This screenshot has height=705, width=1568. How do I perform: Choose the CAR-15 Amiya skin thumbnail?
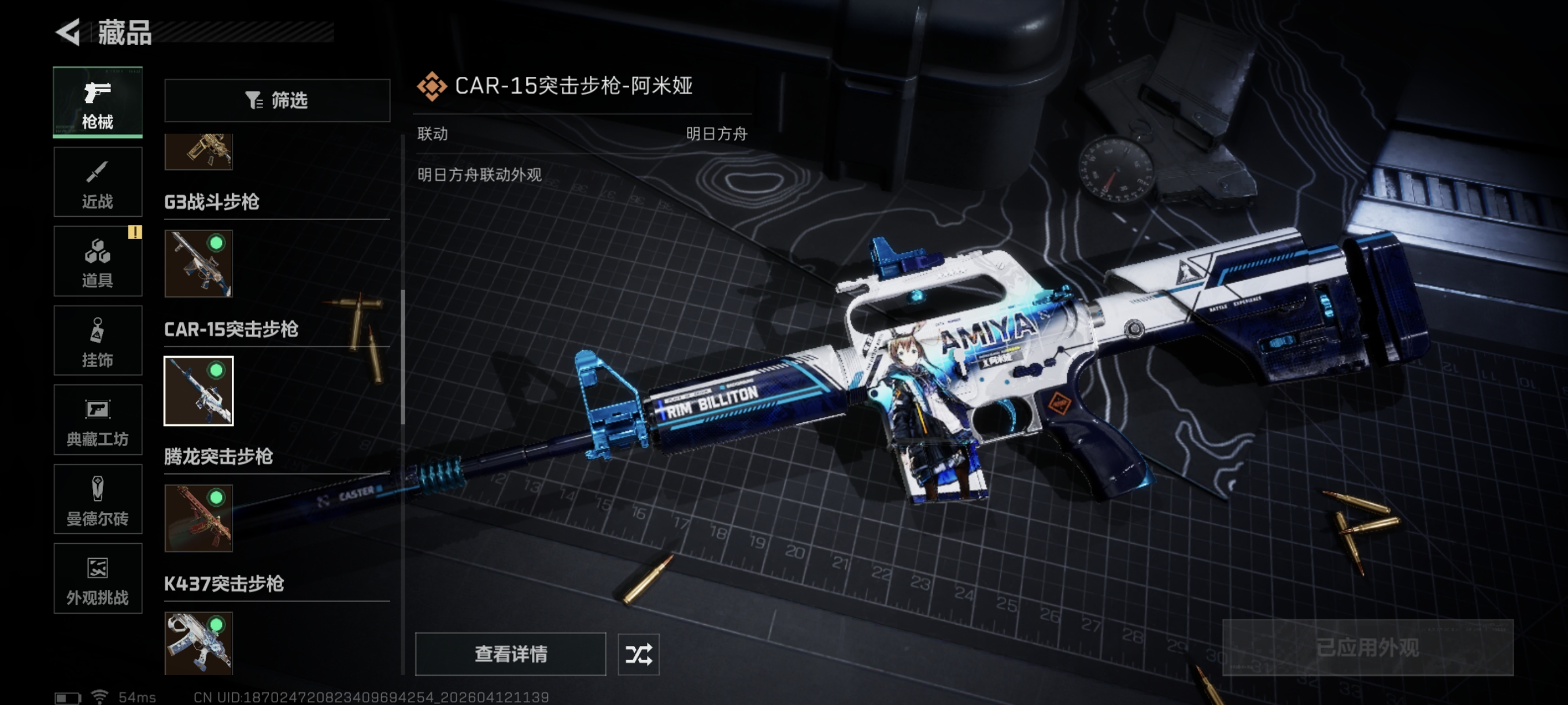(x=198, y=391)
